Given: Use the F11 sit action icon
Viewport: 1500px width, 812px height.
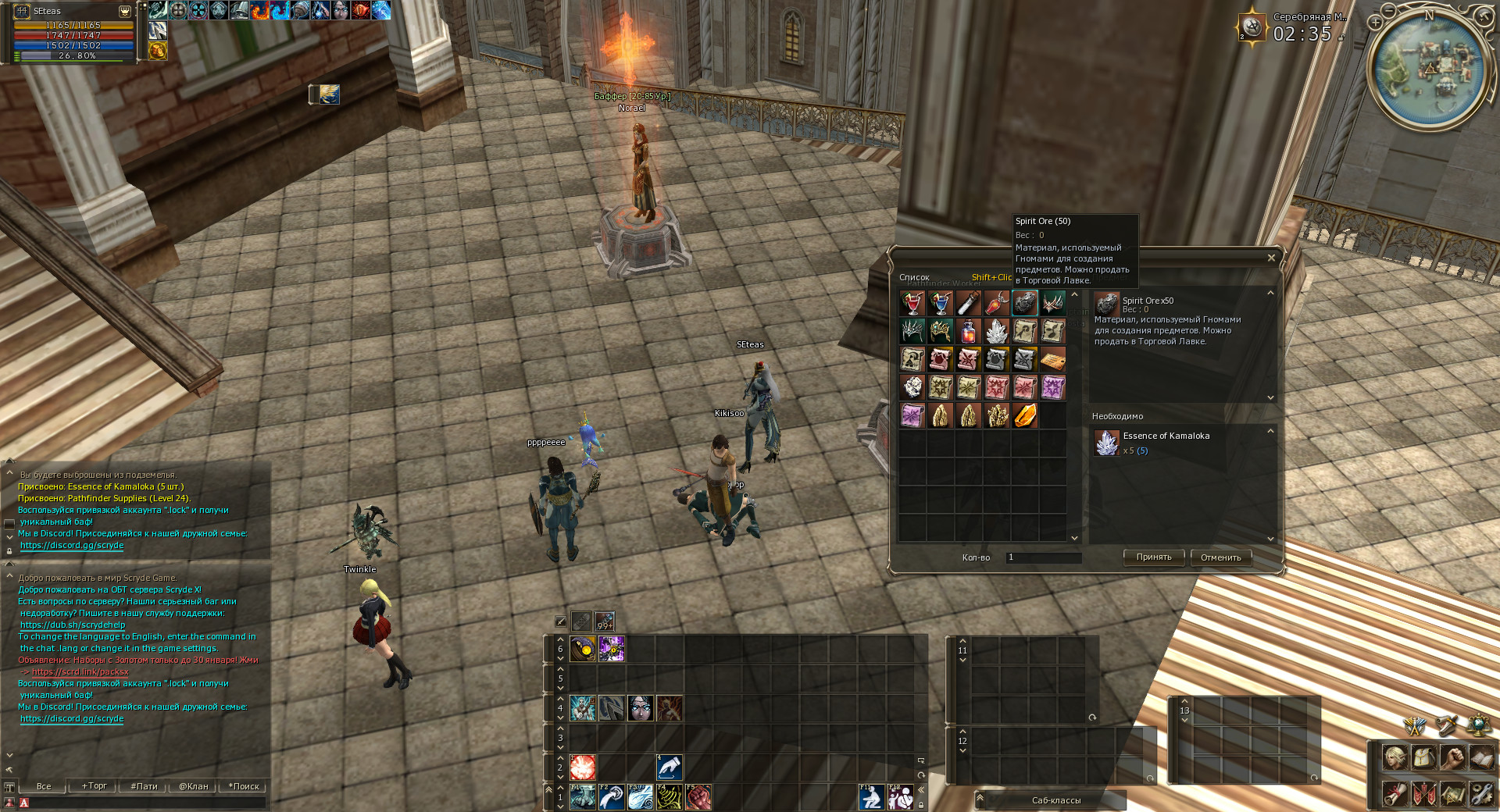Looking at the screenshot, I should [871, 797].
